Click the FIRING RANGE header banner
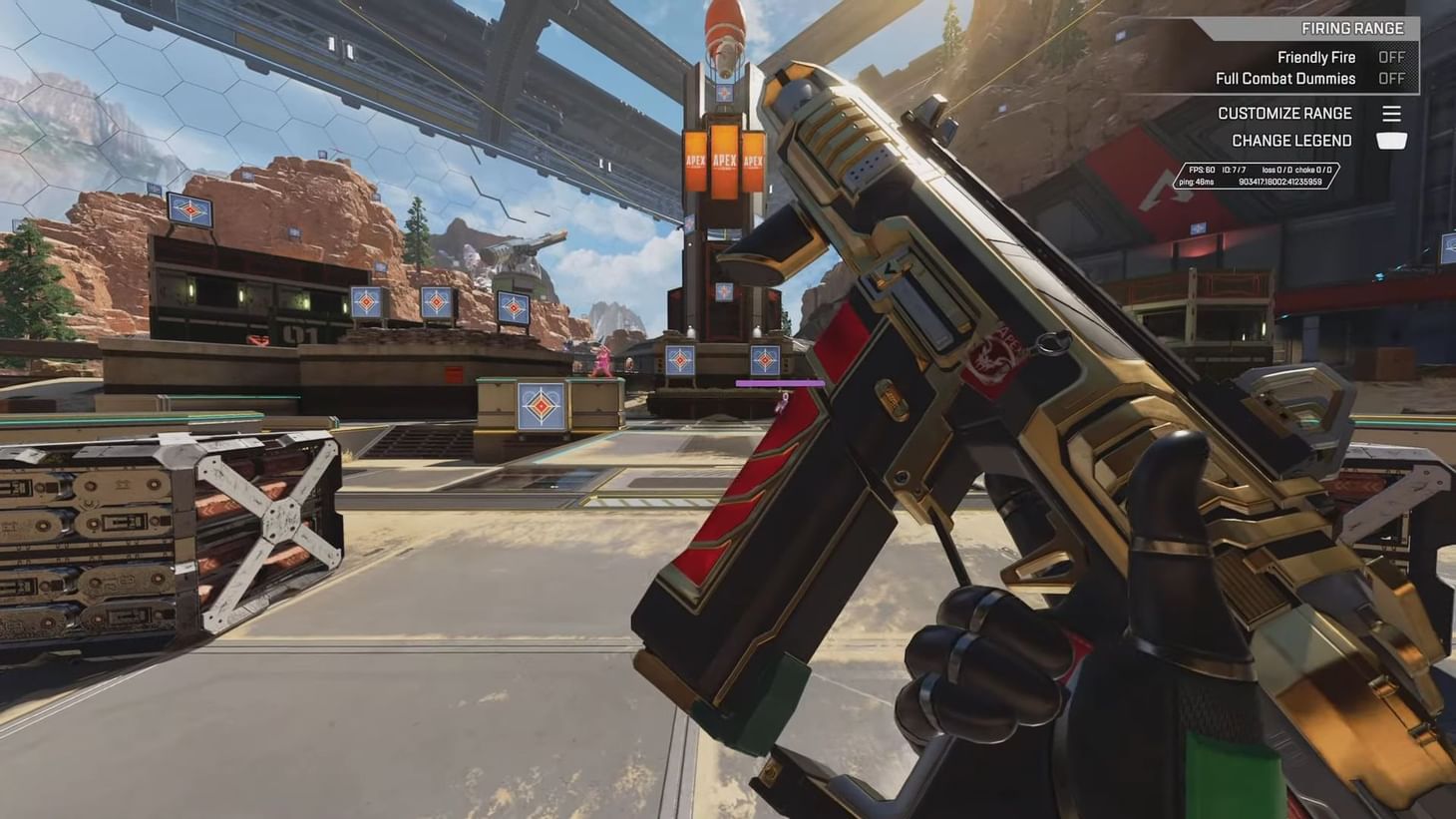The image size is (1456, 819). coord(1351,28)
